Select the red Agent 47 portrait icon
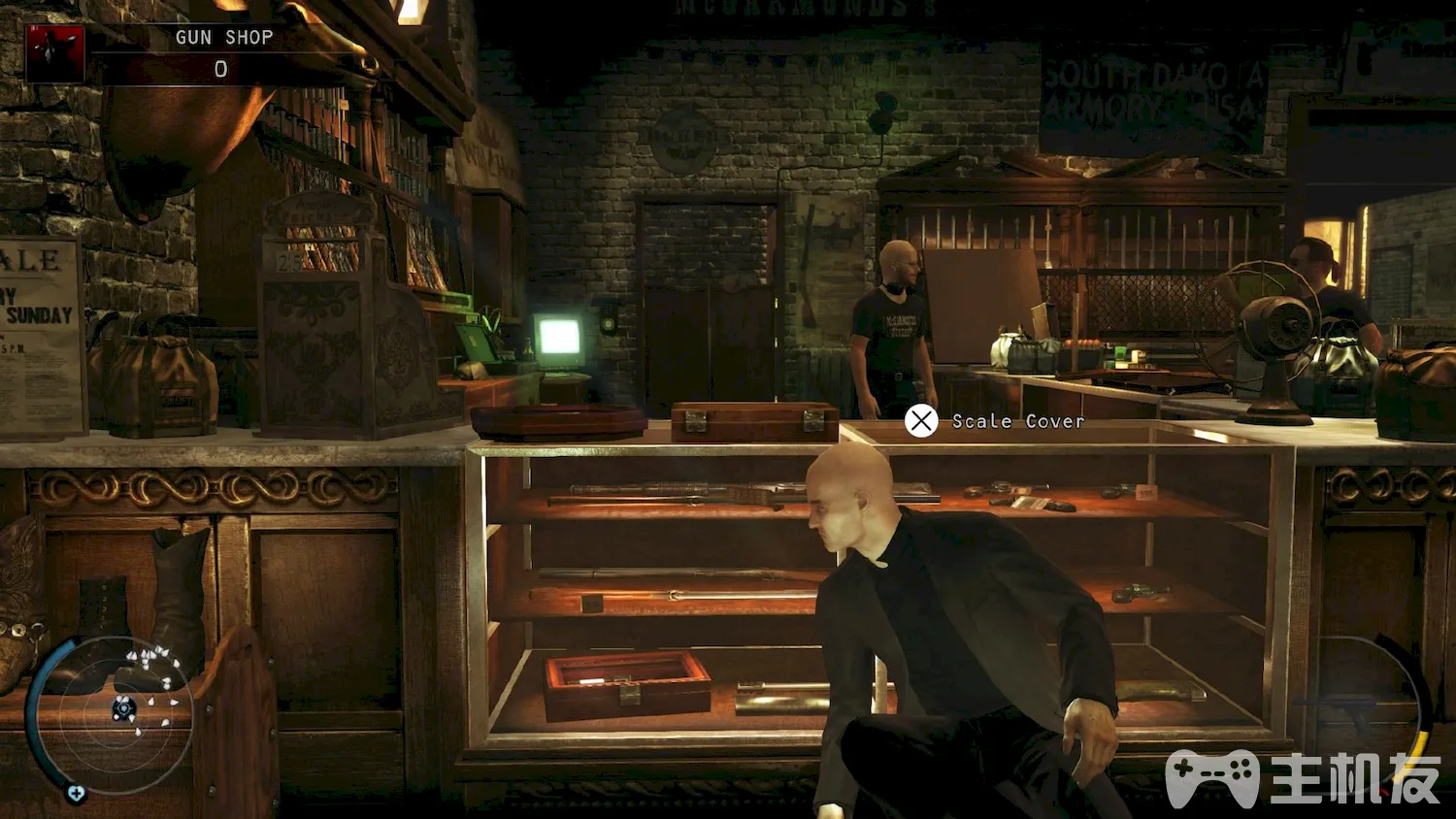This screenshot has width=1456, height=819. click(54, 52)
